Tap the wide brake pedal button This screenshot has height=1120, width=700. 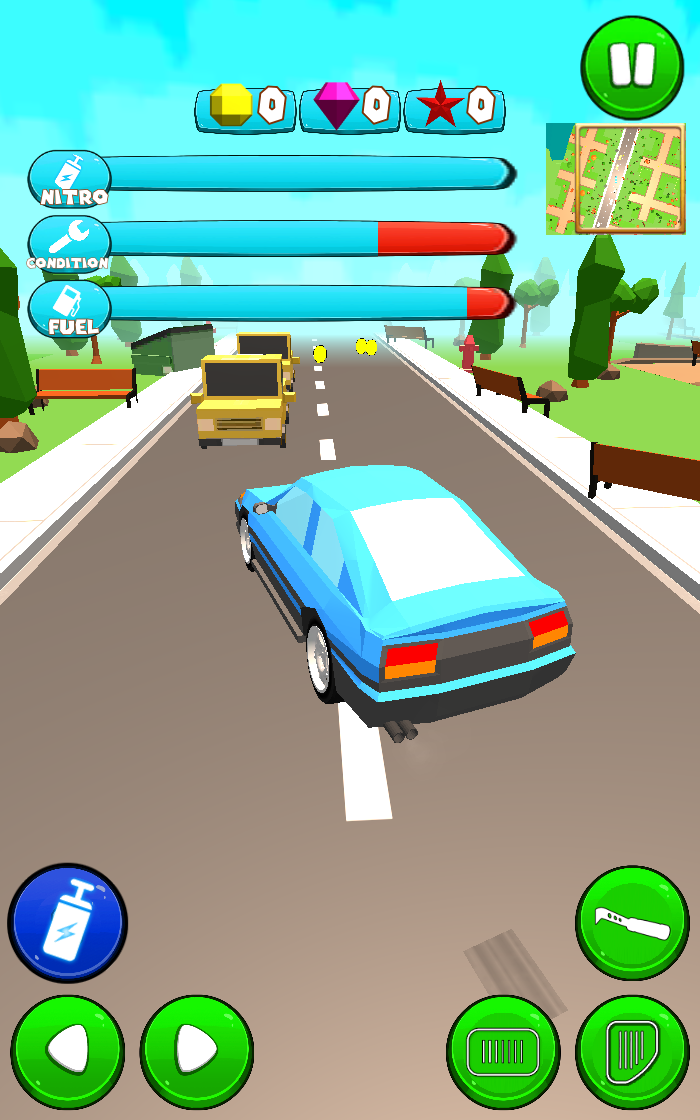pos(503,1051)
